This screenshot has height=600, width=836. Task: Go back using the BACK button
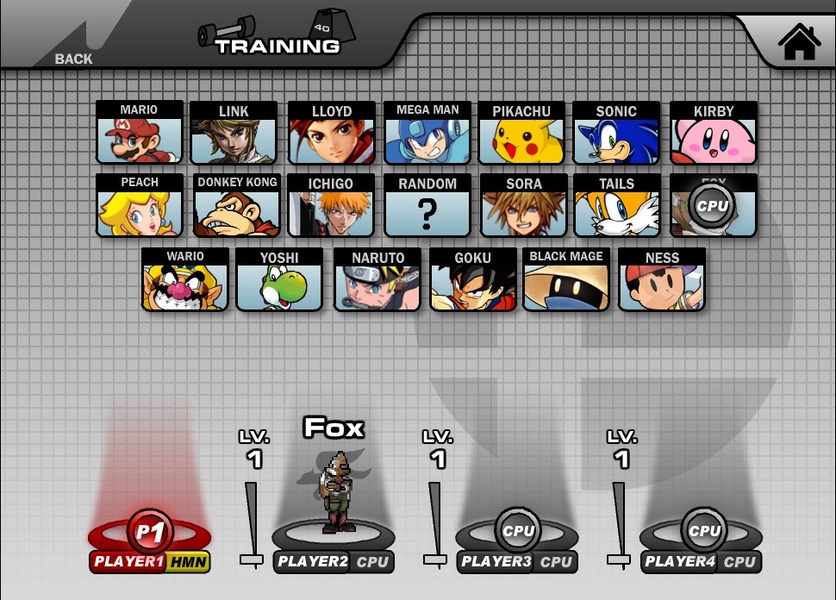pyautogui.click(x=73, y=58)
